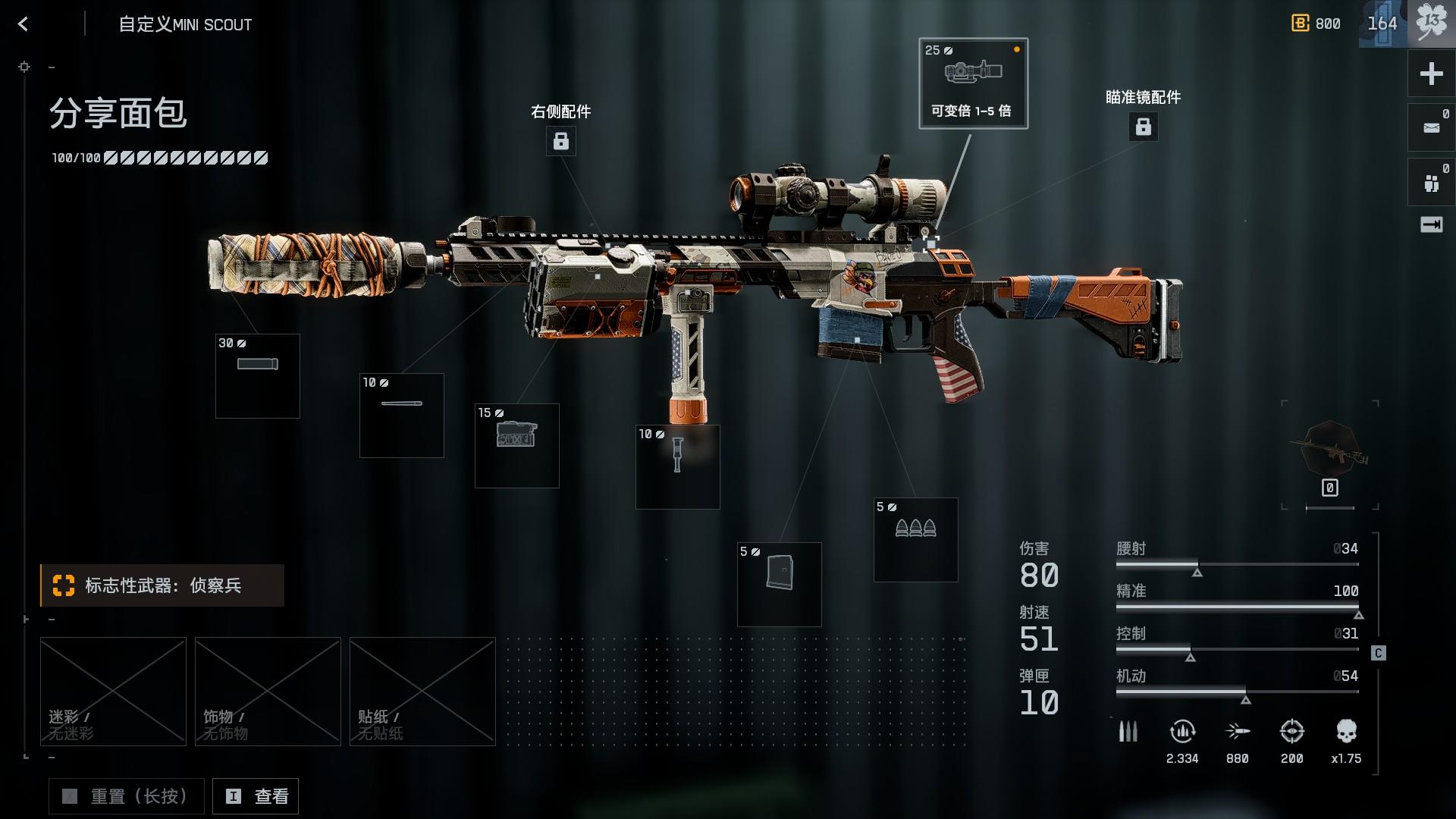Choose the ammunition type slot
Viewport: 1456px width, 819px height.
tap(916, 540)
